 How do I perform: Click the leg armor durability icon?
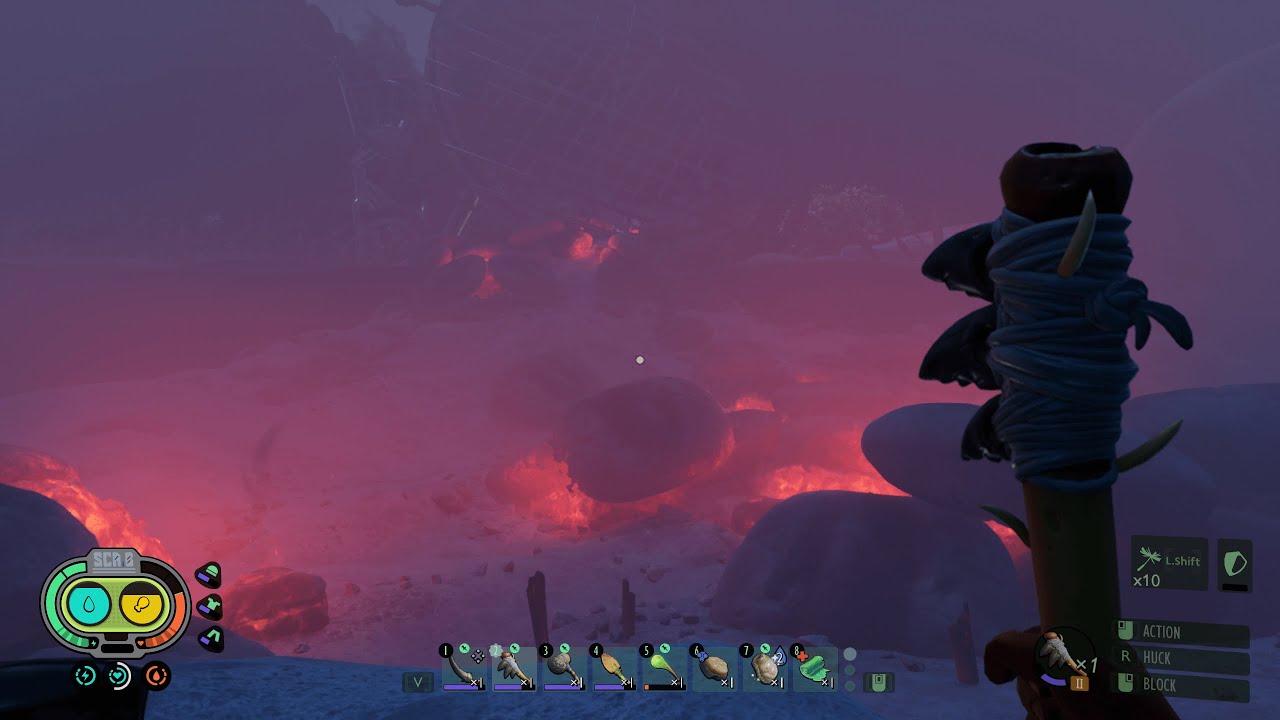(x=210, y=637)
